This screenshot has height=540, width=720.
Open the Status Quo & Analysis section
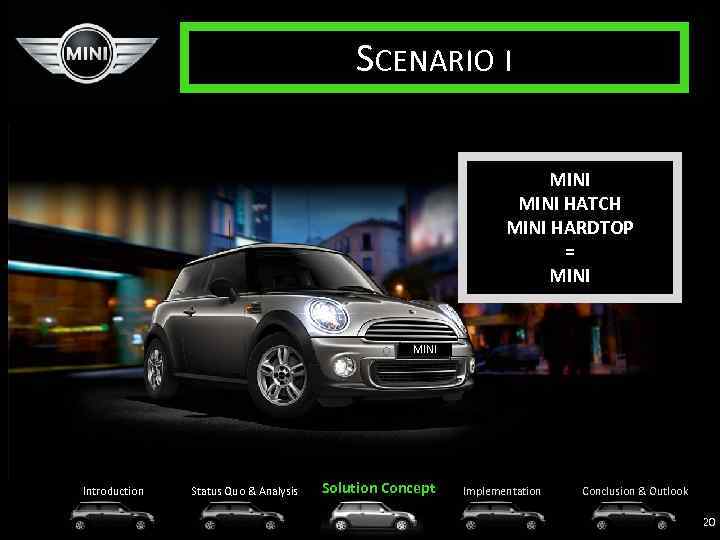pyautogui.click(x=244, y=491)
